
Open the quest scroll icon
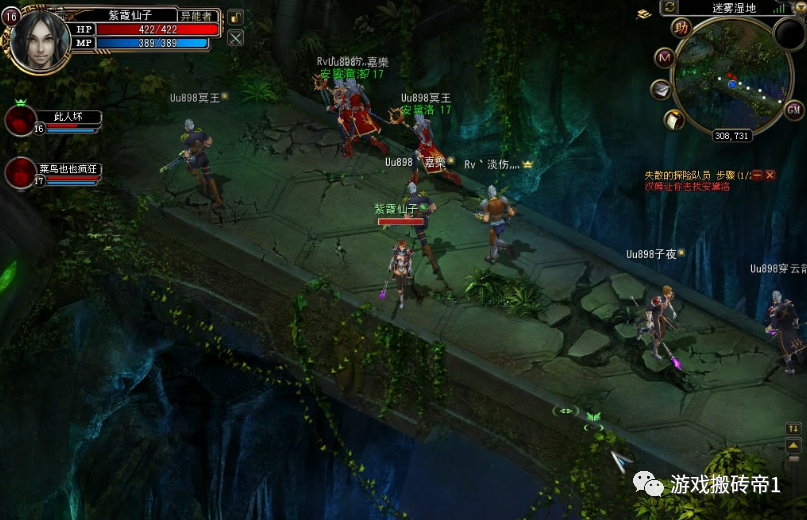point(675,120)
